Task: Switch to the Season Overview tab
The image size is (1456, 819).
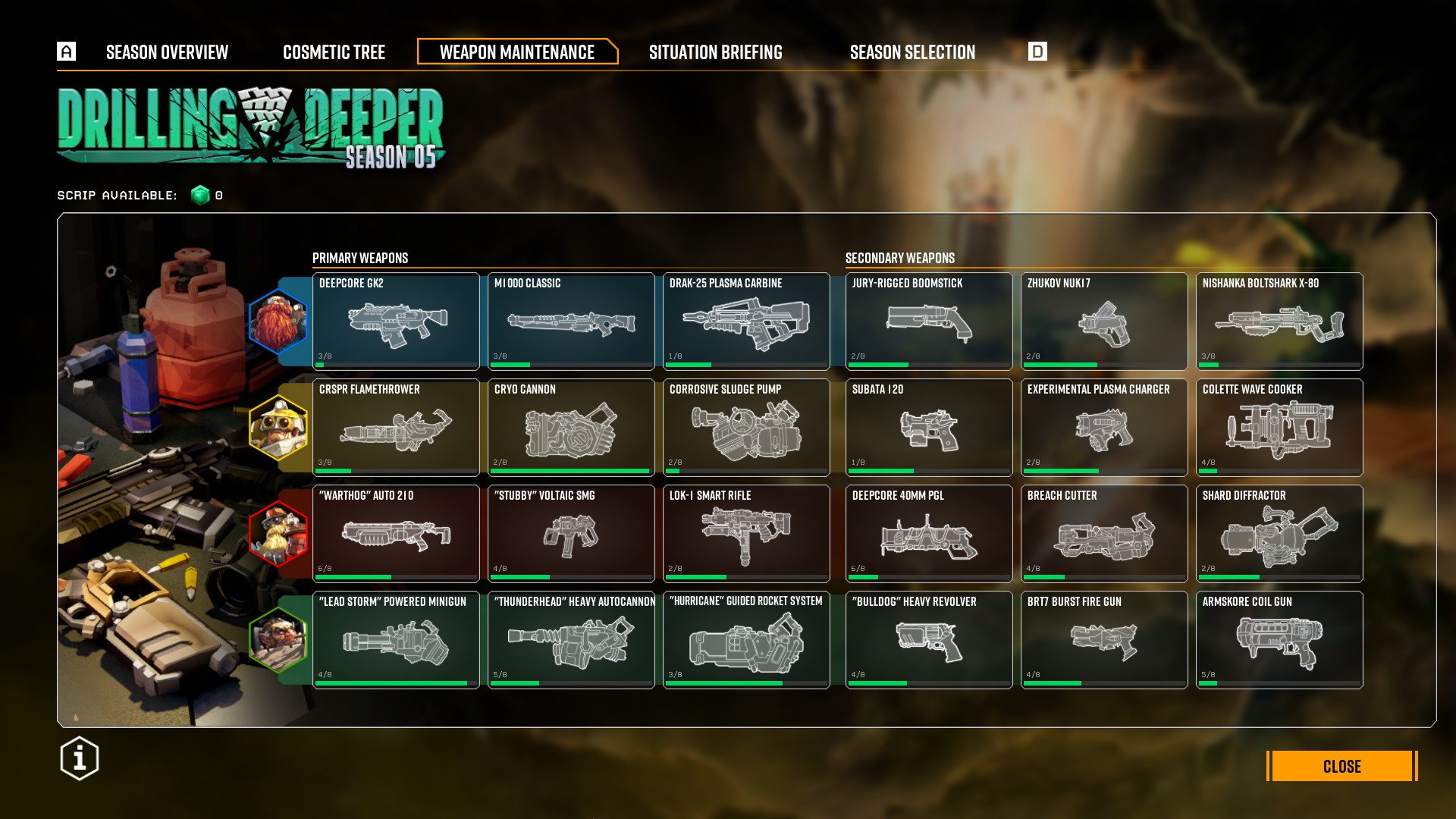Action: 167,52
